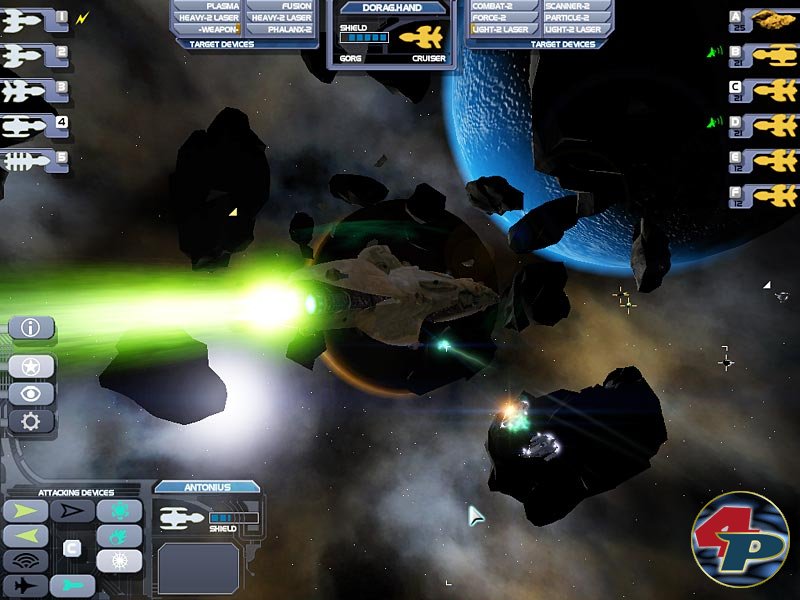Launch fighters with the jet icon

[x=27, y=586]
